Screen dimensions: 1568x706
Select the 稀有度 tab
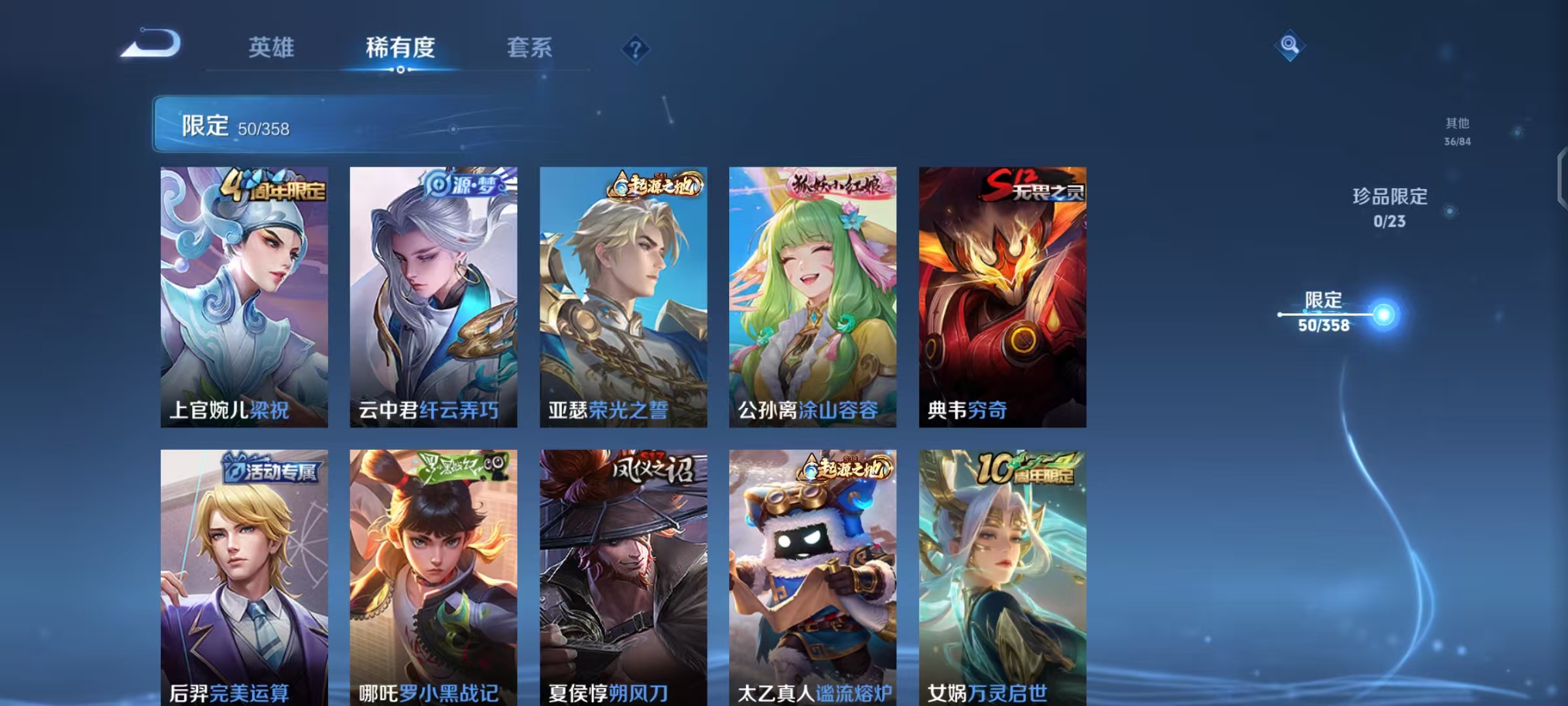click(400, 48)
